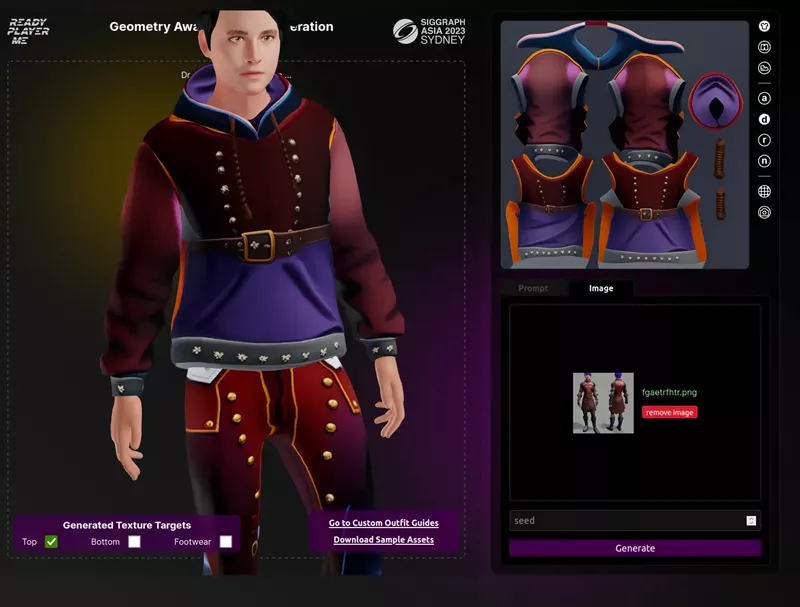Click the Generate button

coord(635,548)
